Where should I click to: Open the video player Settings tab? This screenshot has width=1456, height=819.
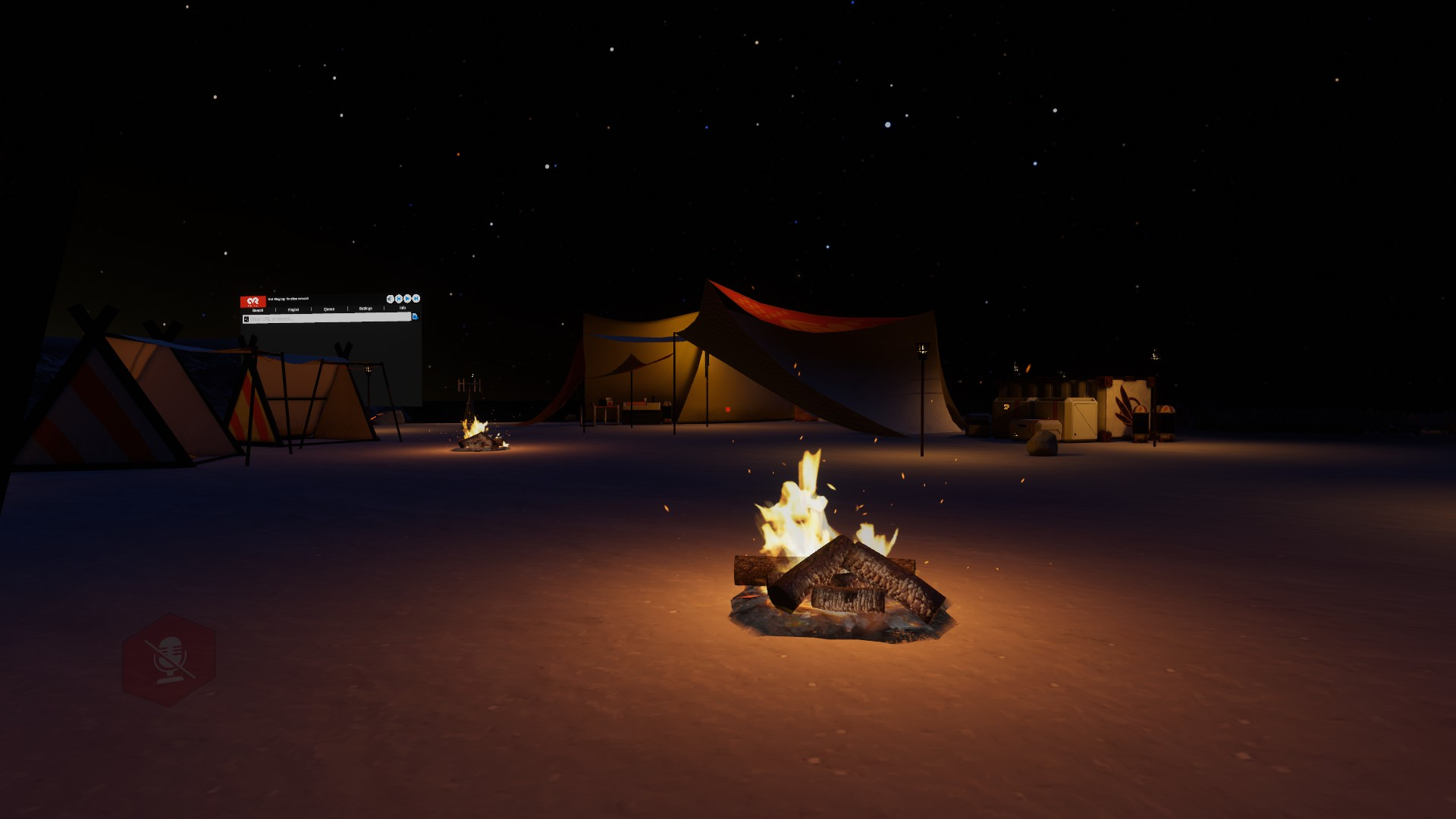366,309
